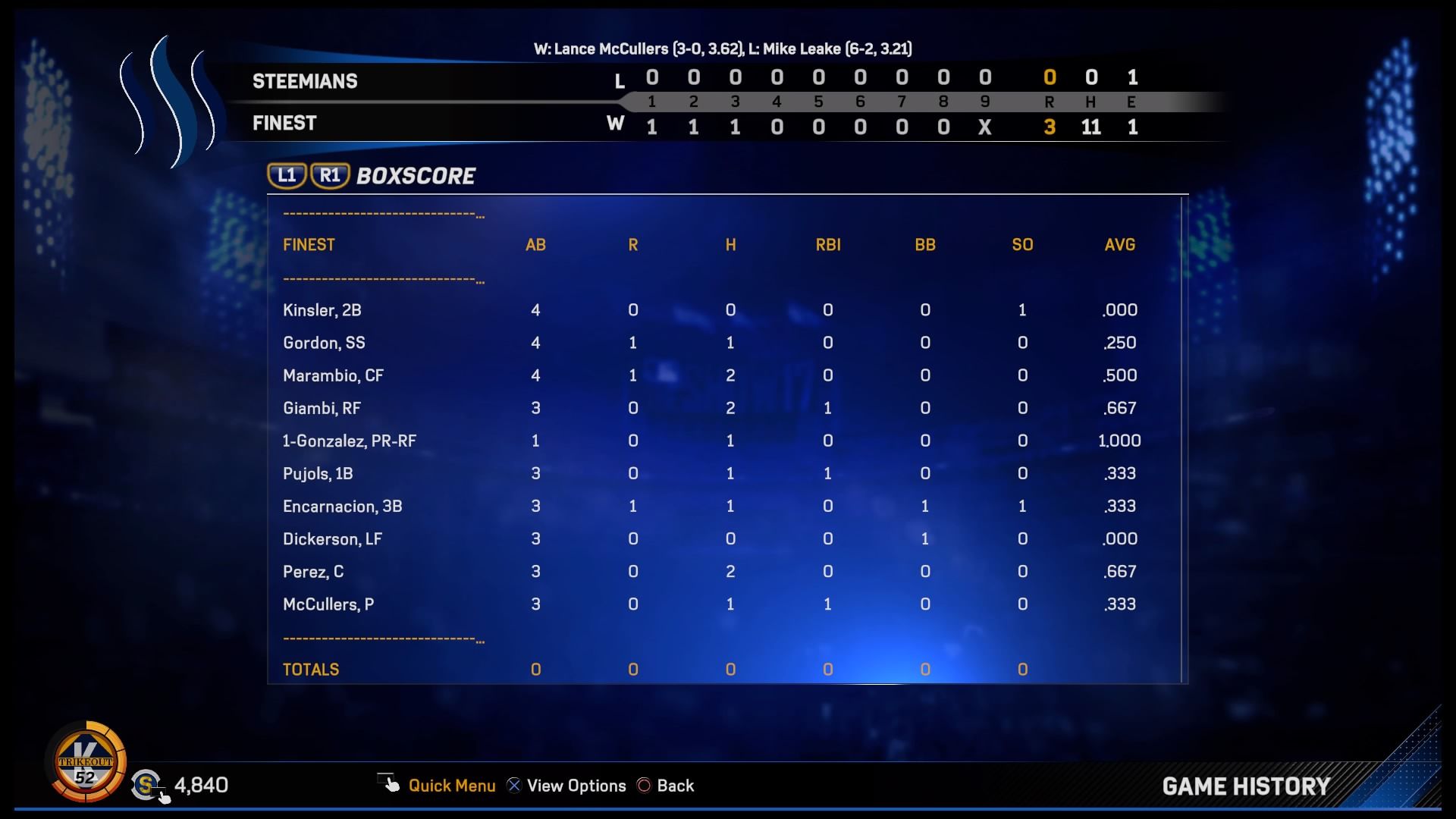Viewport: 1456px width, 819px height.
Task: Click Finest's run total of 3
Action: pos(1050,127)
